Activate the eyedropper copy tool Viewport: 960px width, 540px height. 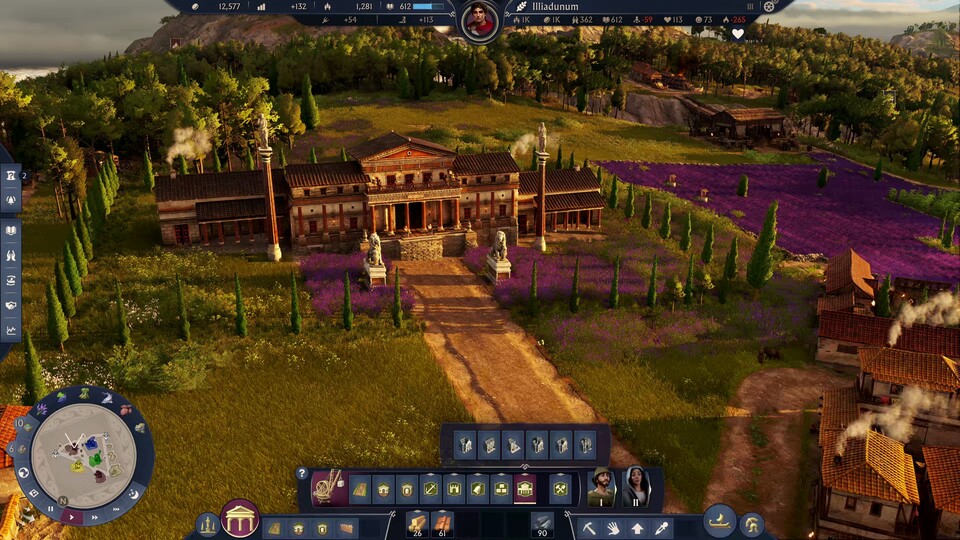tap(661, 527)
